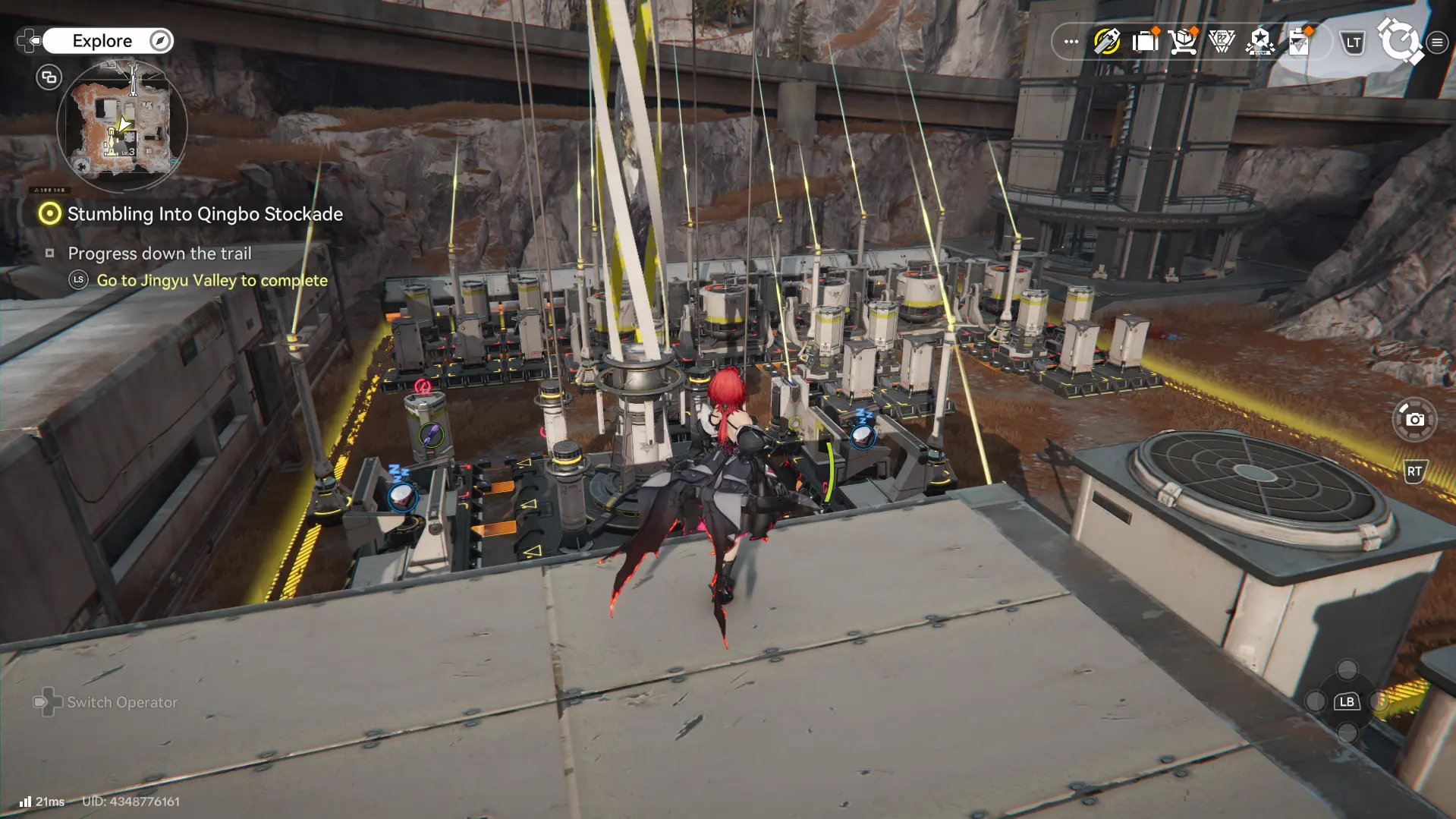Select the LT trigger indicator
This screenshot has width=1456, height=819.
pos(1351,42)
